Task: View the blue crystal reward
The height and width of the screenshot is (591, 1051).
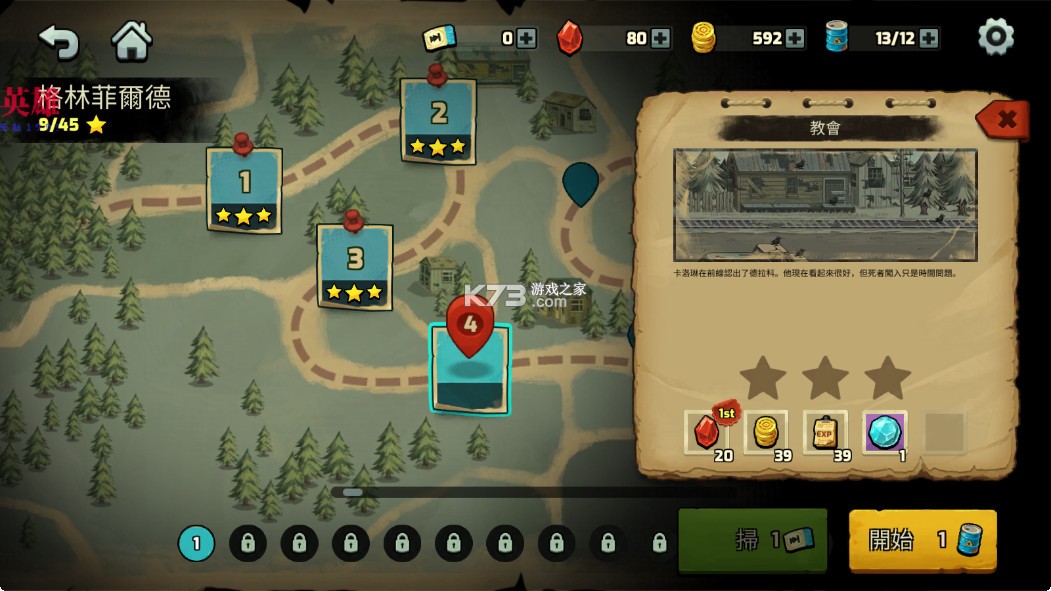Action: click(x=885, y=432)
